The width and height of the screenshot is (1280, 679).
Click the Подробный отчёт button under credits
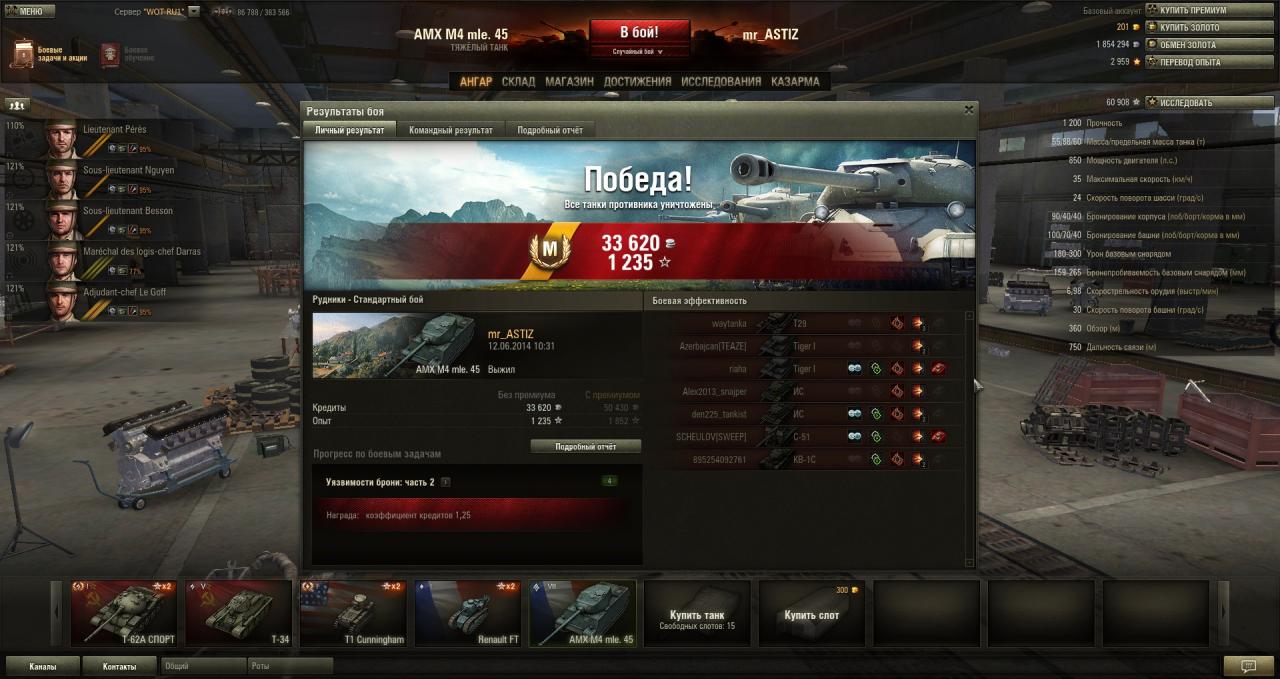tap(585, 446)
